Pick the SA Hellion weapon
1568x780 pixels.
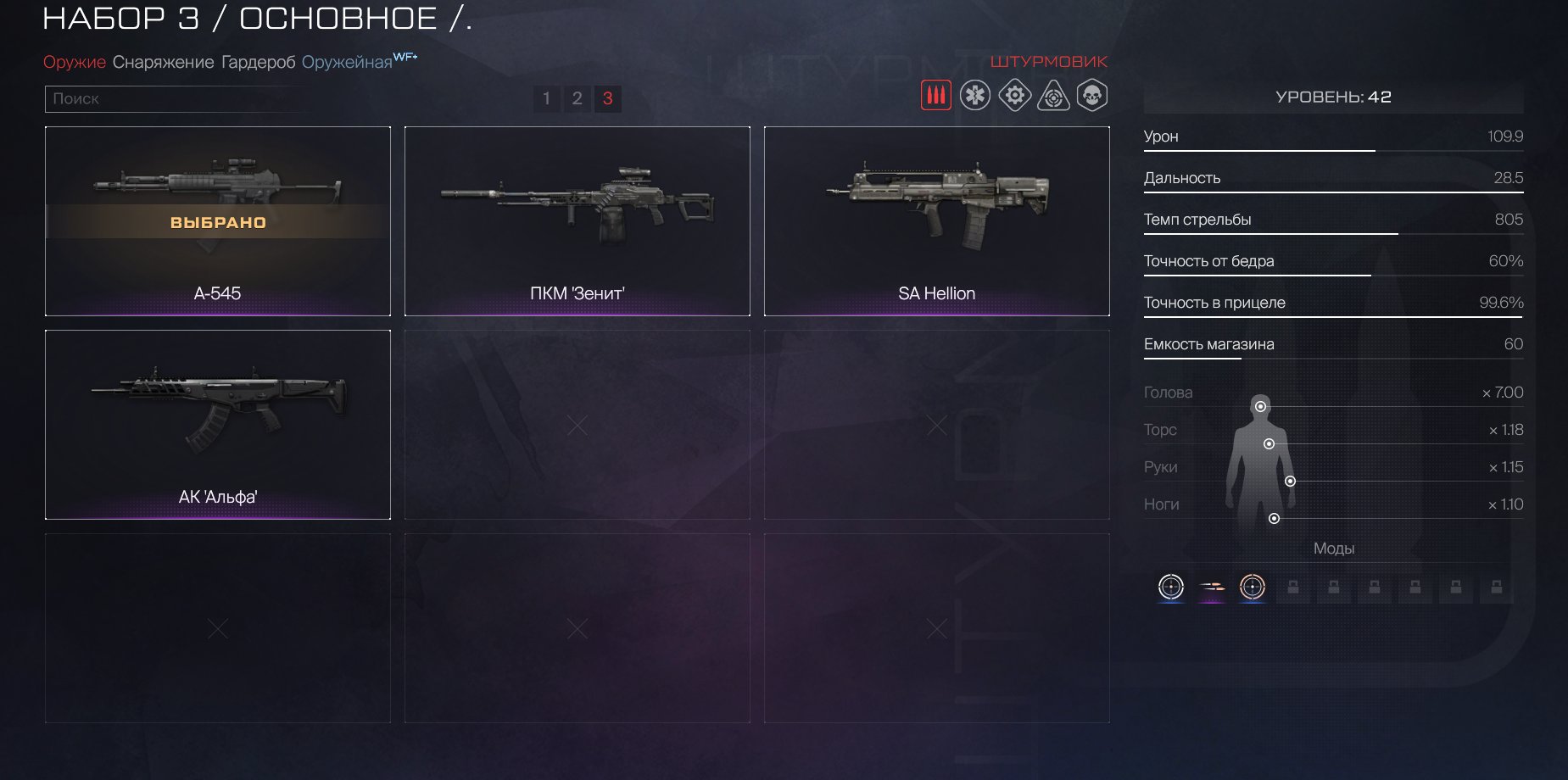click(x=937, y=221)
